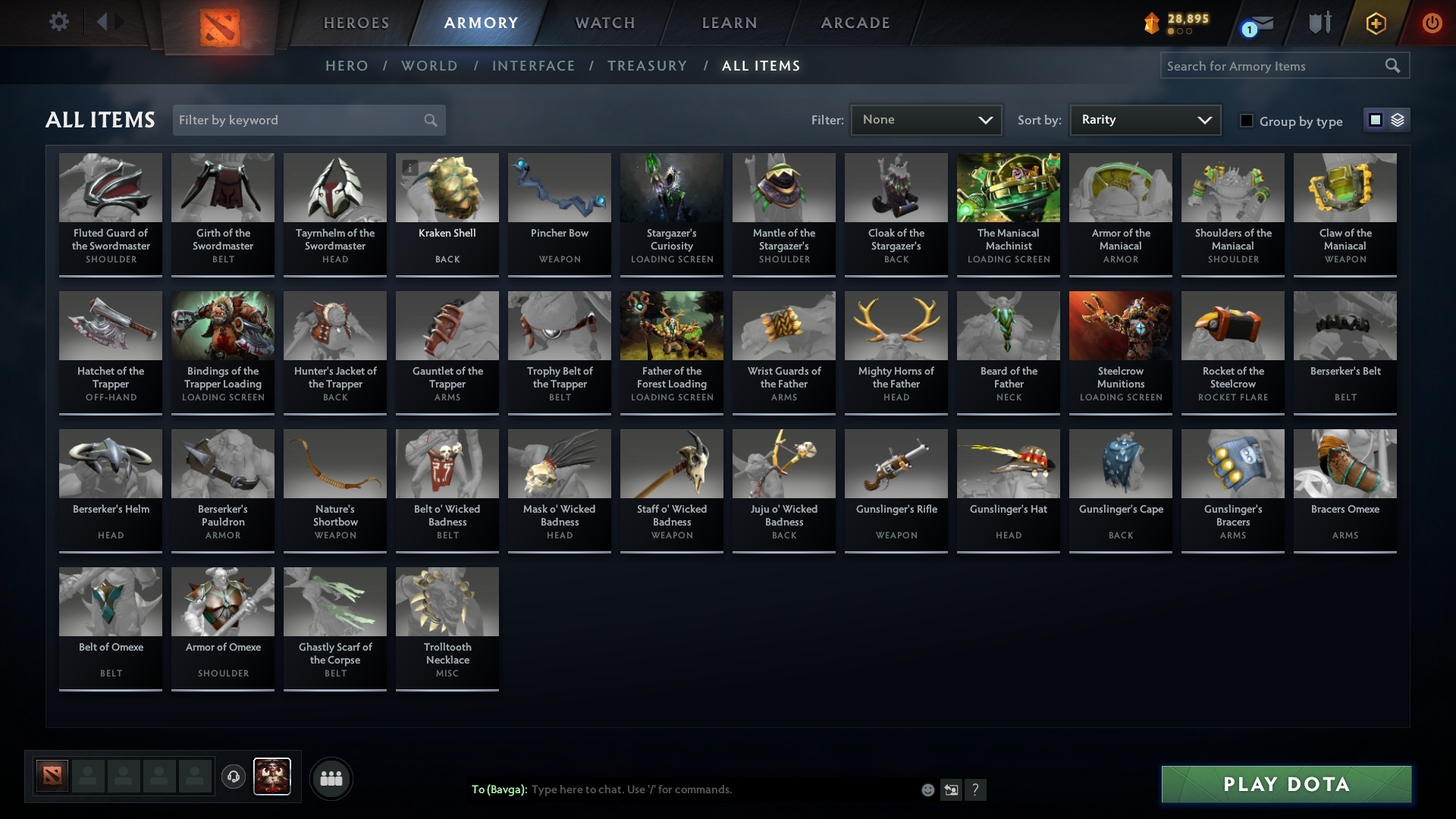The image size is (1456, 819).
Task: Open the gold plus Dota Plus icon
Action: click(x=1375, y=23)
